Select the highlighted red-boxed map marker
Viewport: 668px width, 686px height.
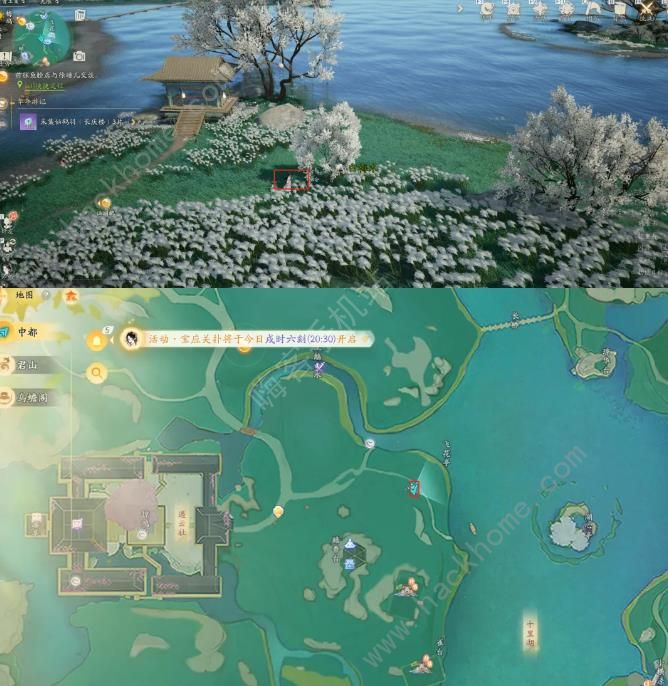[413, 488]
